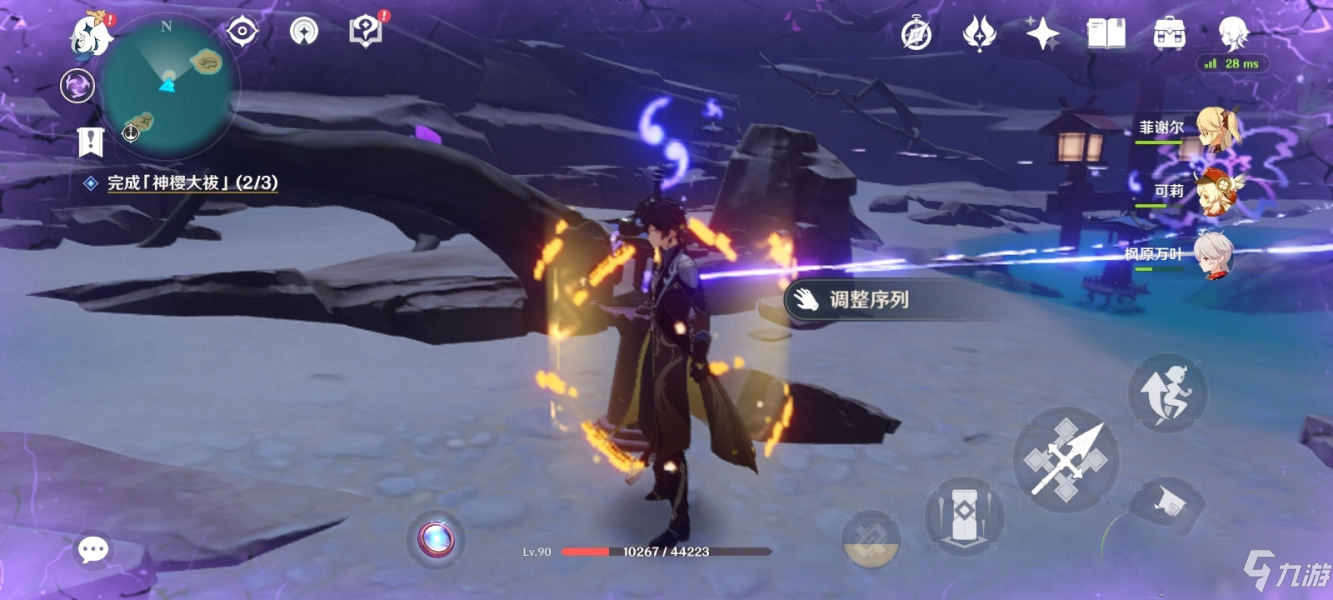Open the character screen icon

1233,35
